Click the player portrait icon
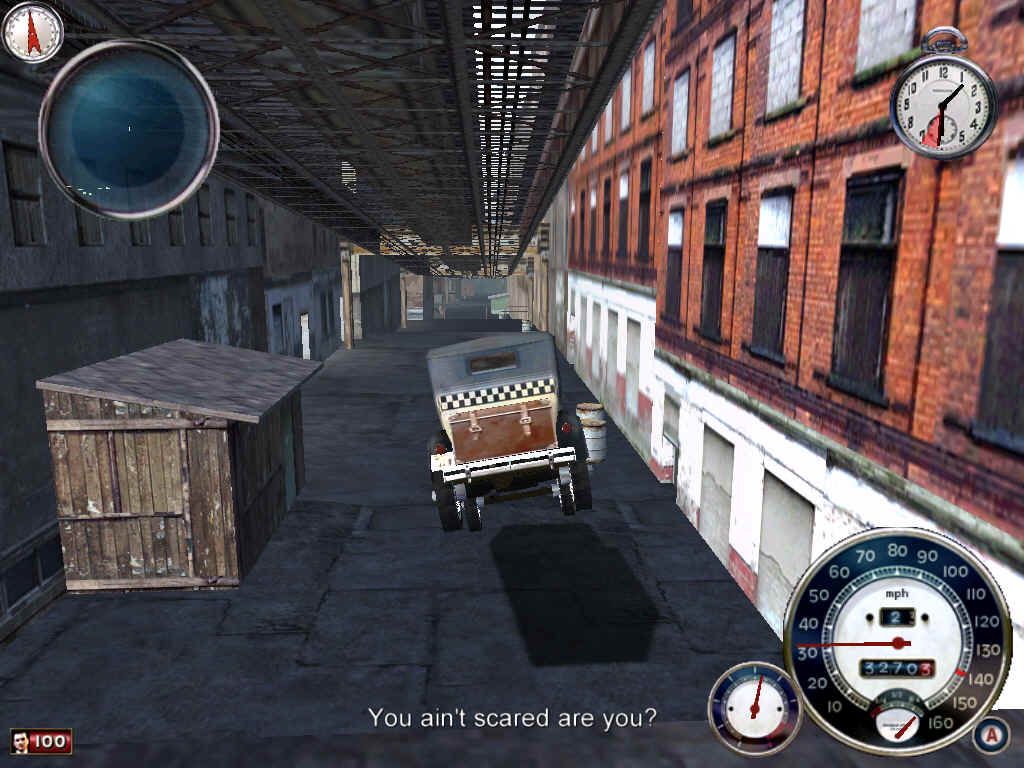The height and width of the screenshot is (768, 1024). pos(21,741)
